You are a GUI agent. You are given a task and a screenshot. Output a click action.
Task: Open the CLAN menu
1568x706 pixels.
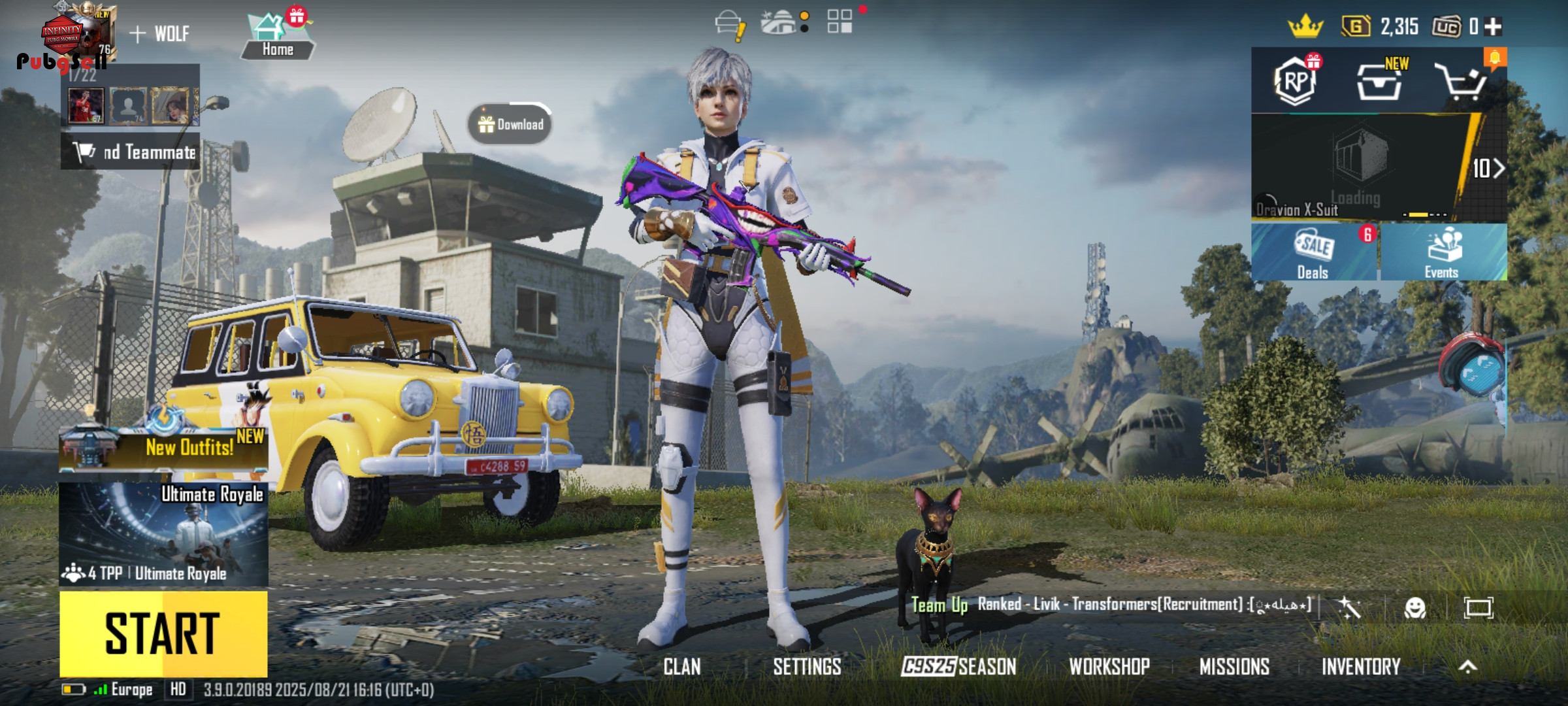[x=682, y=667]
